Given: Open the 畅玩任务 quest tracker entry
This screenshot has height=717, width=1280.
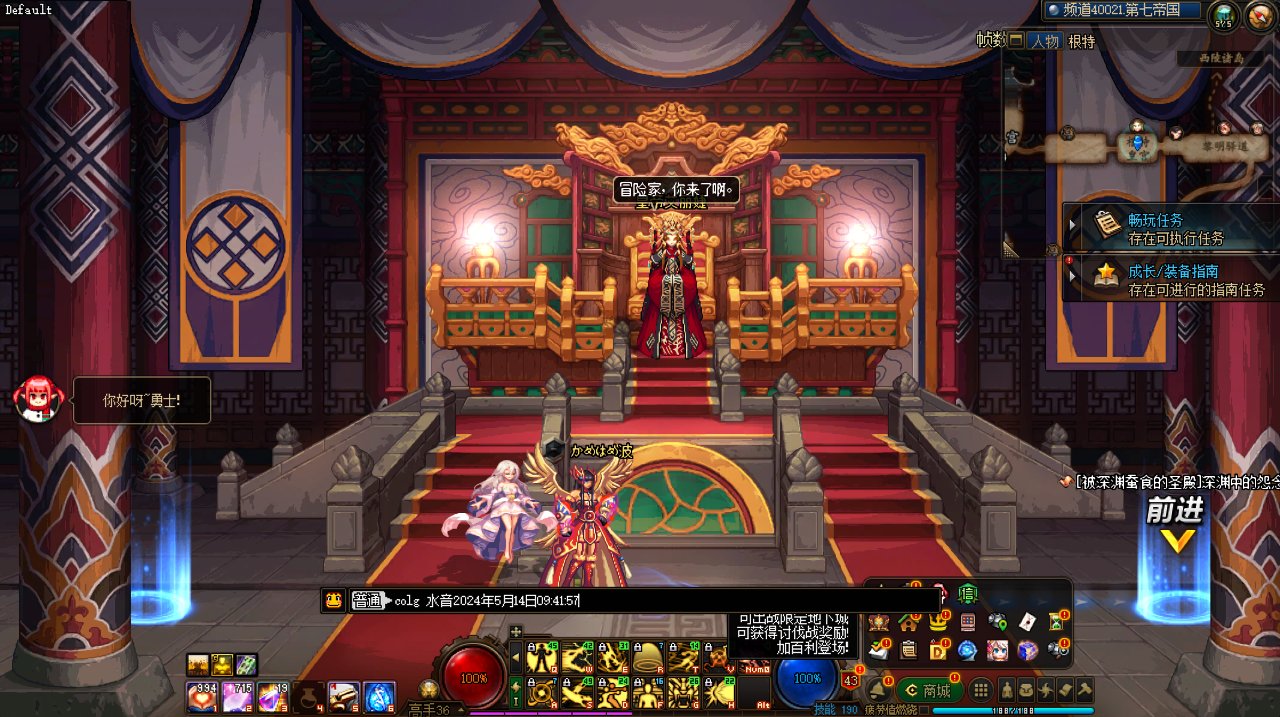Looking at the screenshot, I should [1170, 228].
